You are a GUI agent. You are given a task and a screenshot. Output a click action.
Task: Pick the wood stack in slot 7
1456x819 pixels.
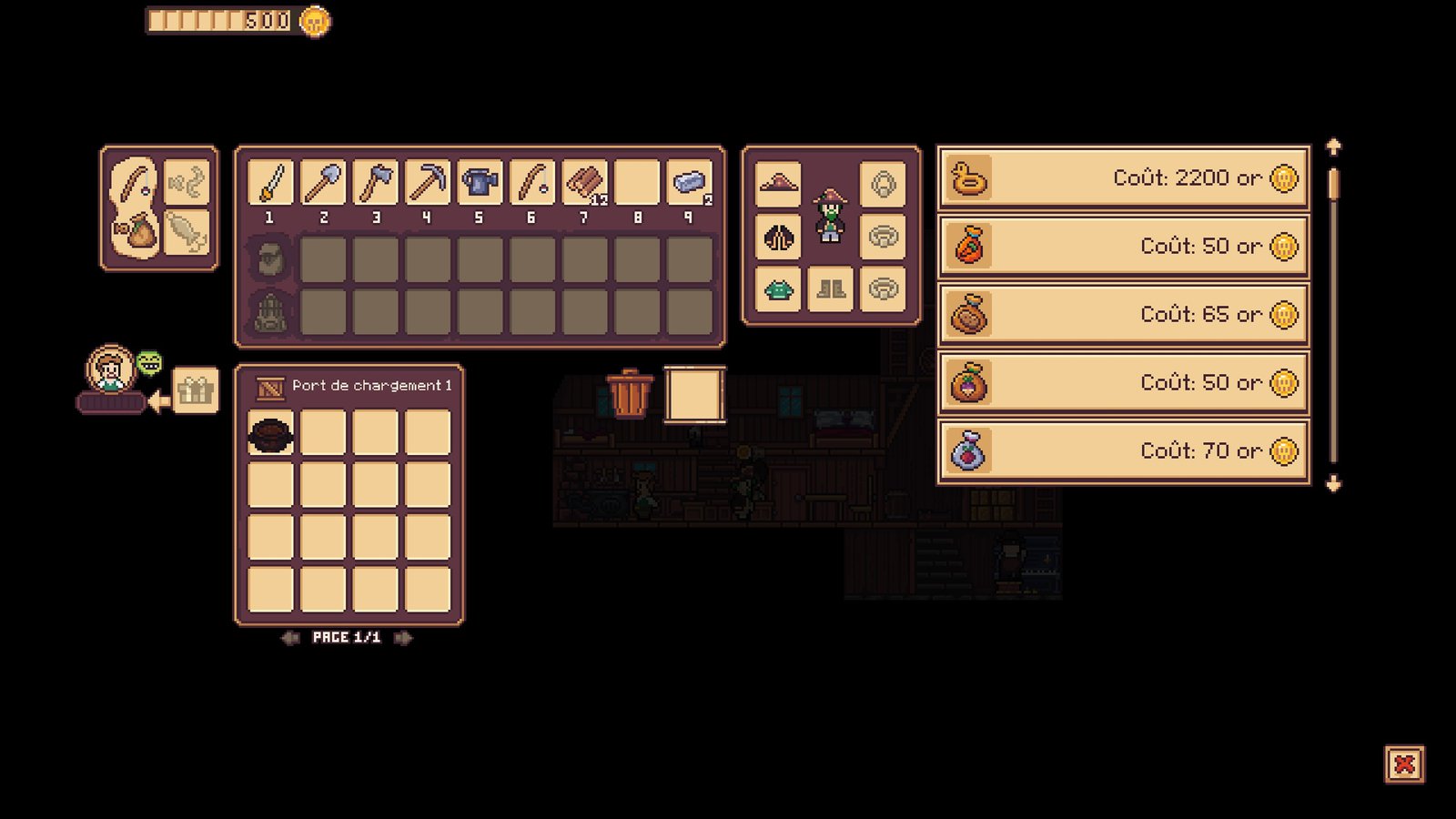point(584,183)
